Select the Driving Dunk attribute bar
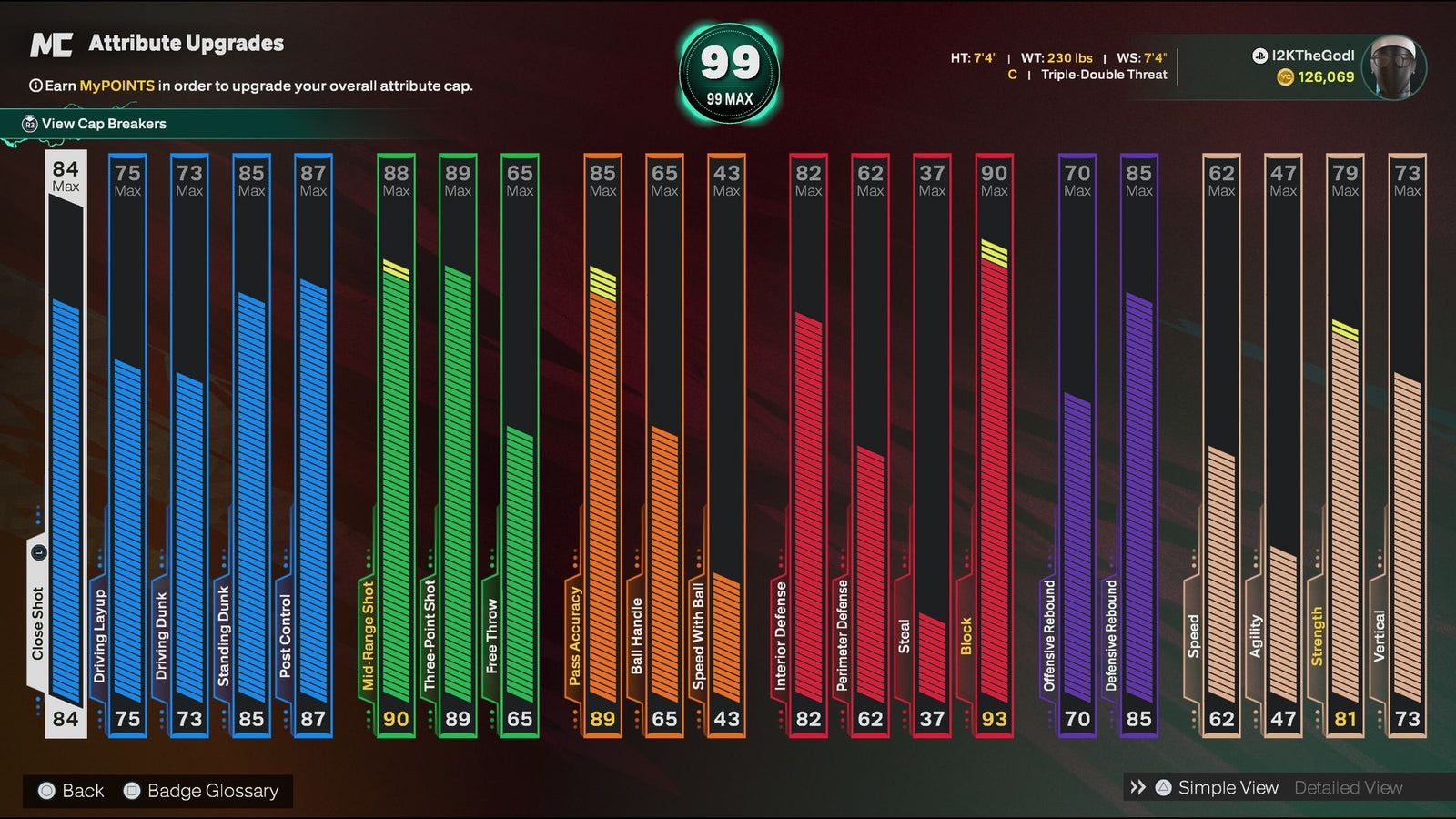This screenshot has height=819, width=1456. tap(189, 446)
